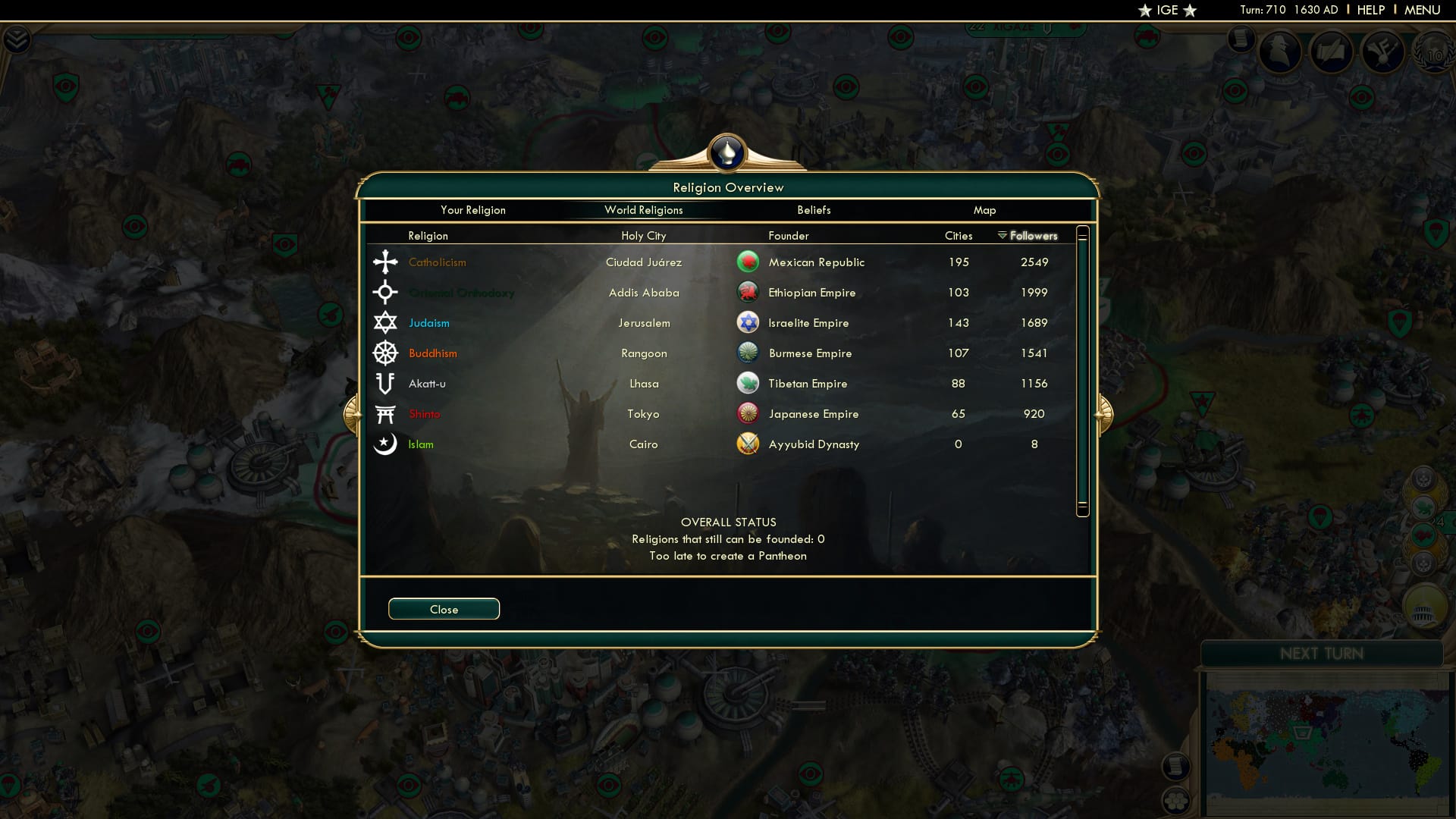This screenshot has height=819, width=1456.
Task: Click the right side arrow to next overview
Action: pos(1106,413)
